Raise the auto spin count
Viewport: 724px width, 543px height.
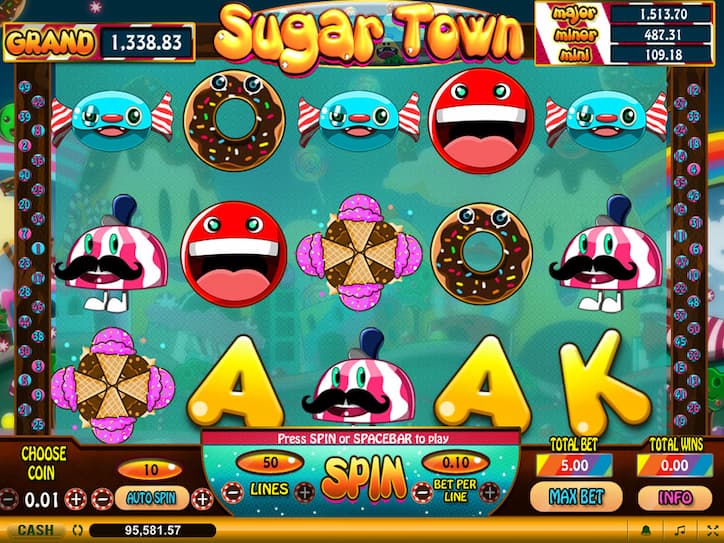pos(203,497)
